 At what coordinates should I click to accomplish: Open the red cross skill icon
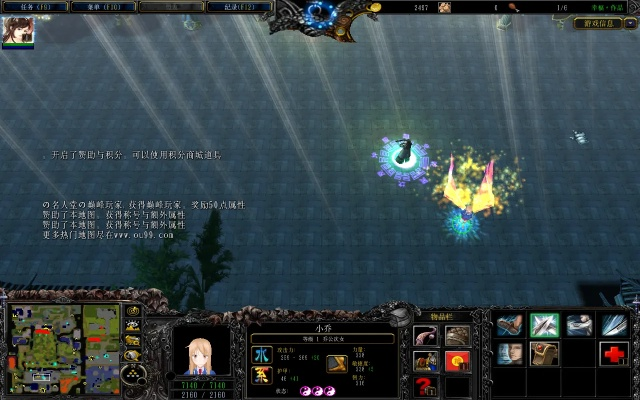[613, 354]
